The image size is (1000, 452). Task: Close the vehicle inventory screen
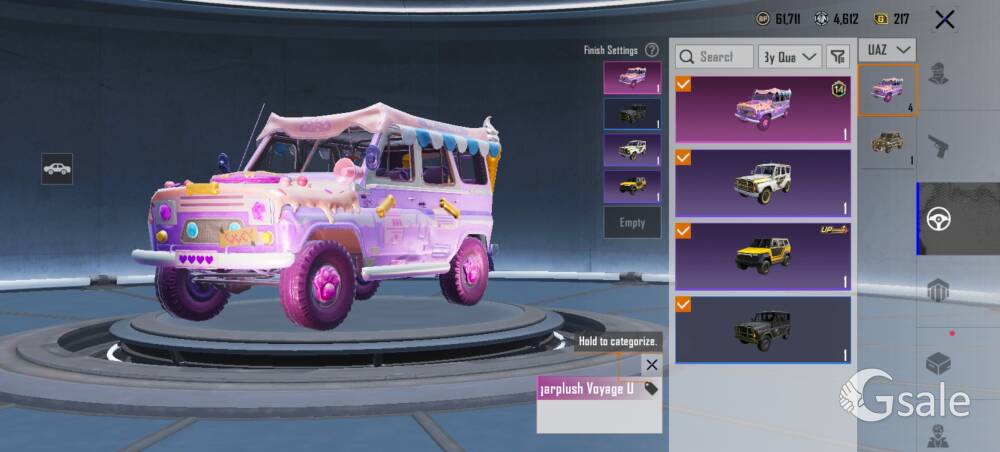pyautogui.click(x=944, y=19)
